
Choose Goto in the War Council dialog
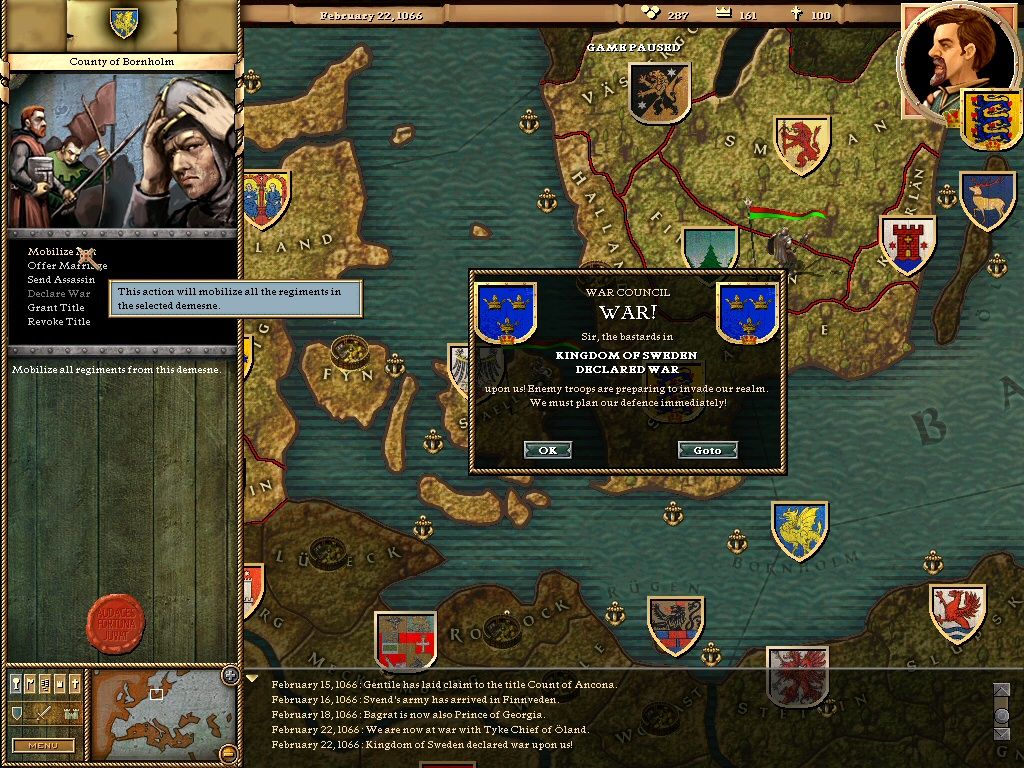pyautogui.click(x=707, y=450)
